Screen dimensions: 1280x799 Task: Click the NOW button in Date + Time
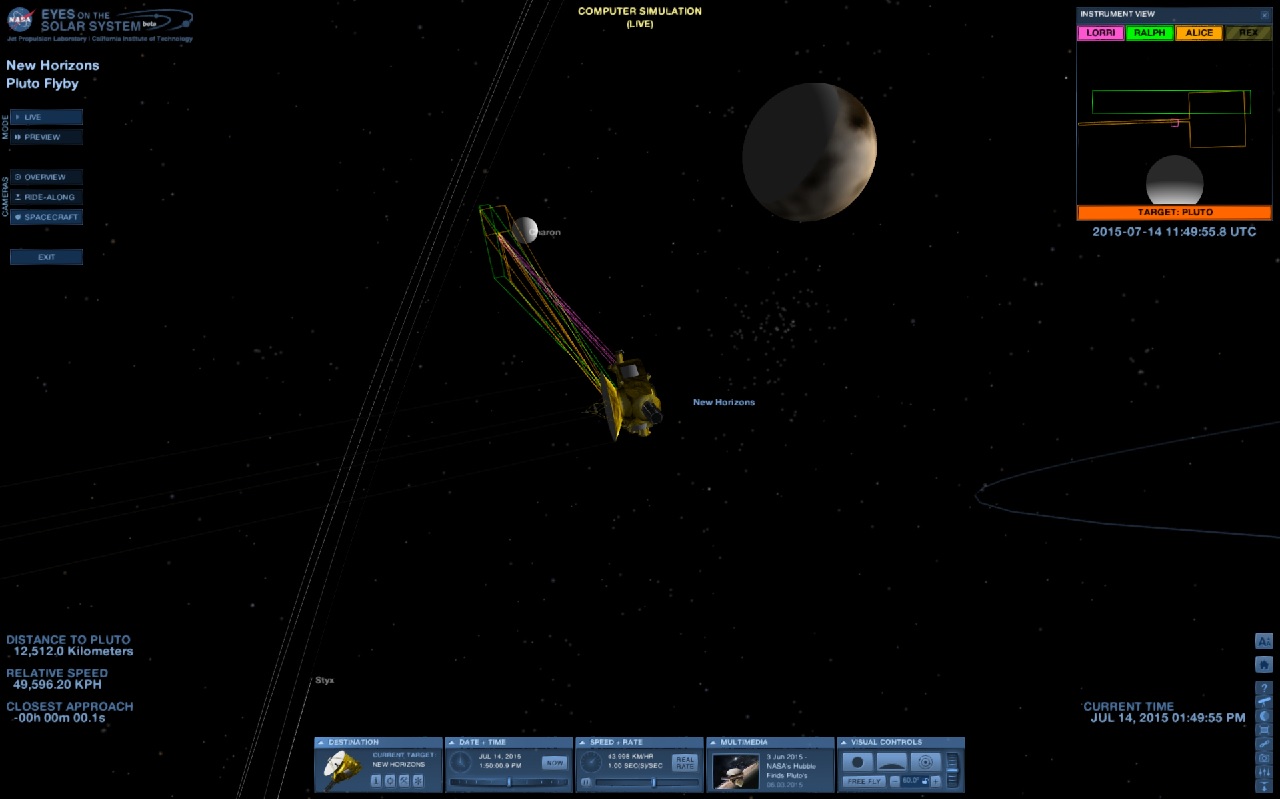(553, 763)
